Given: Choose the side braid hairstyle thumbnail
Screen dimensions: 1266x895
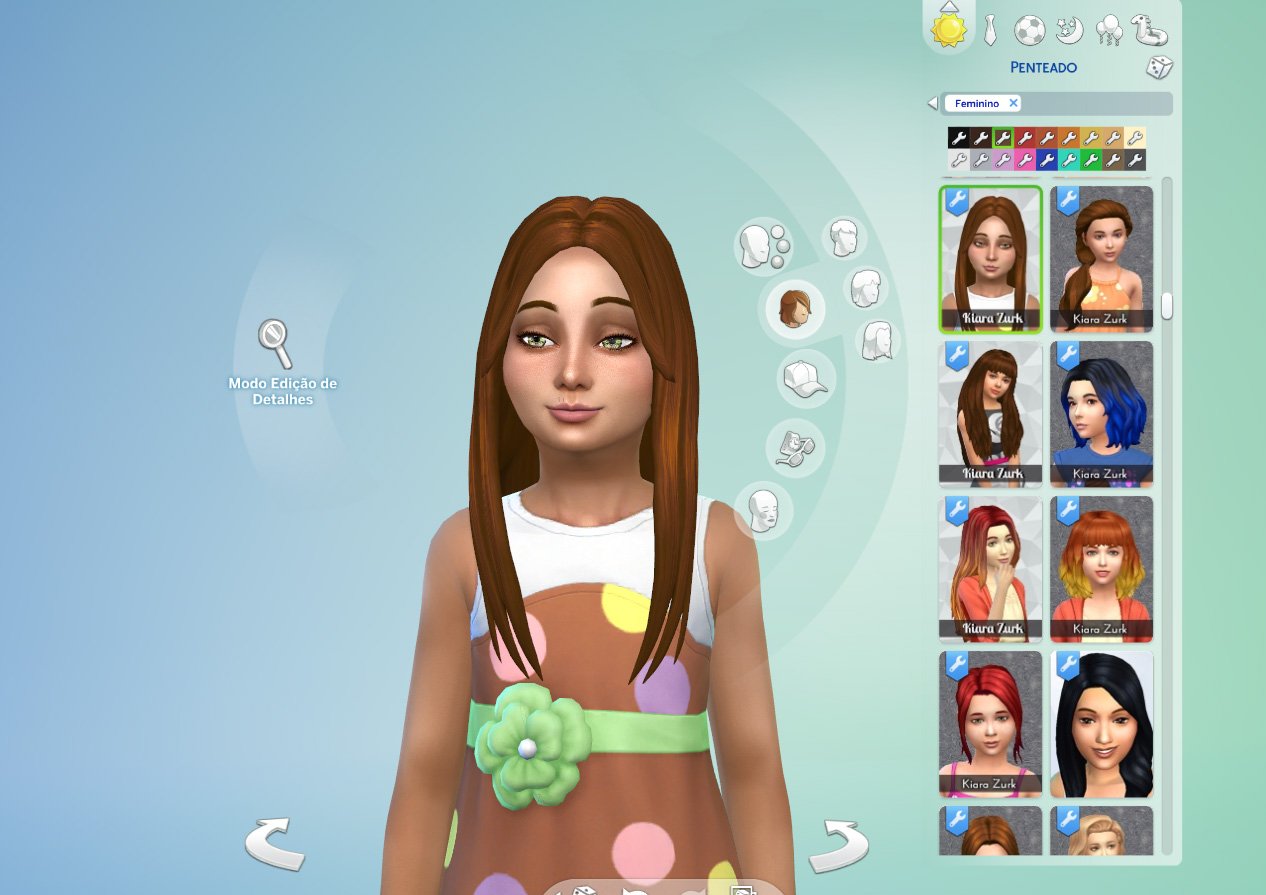Looking at the screenshot, I should click(1101, 259).
